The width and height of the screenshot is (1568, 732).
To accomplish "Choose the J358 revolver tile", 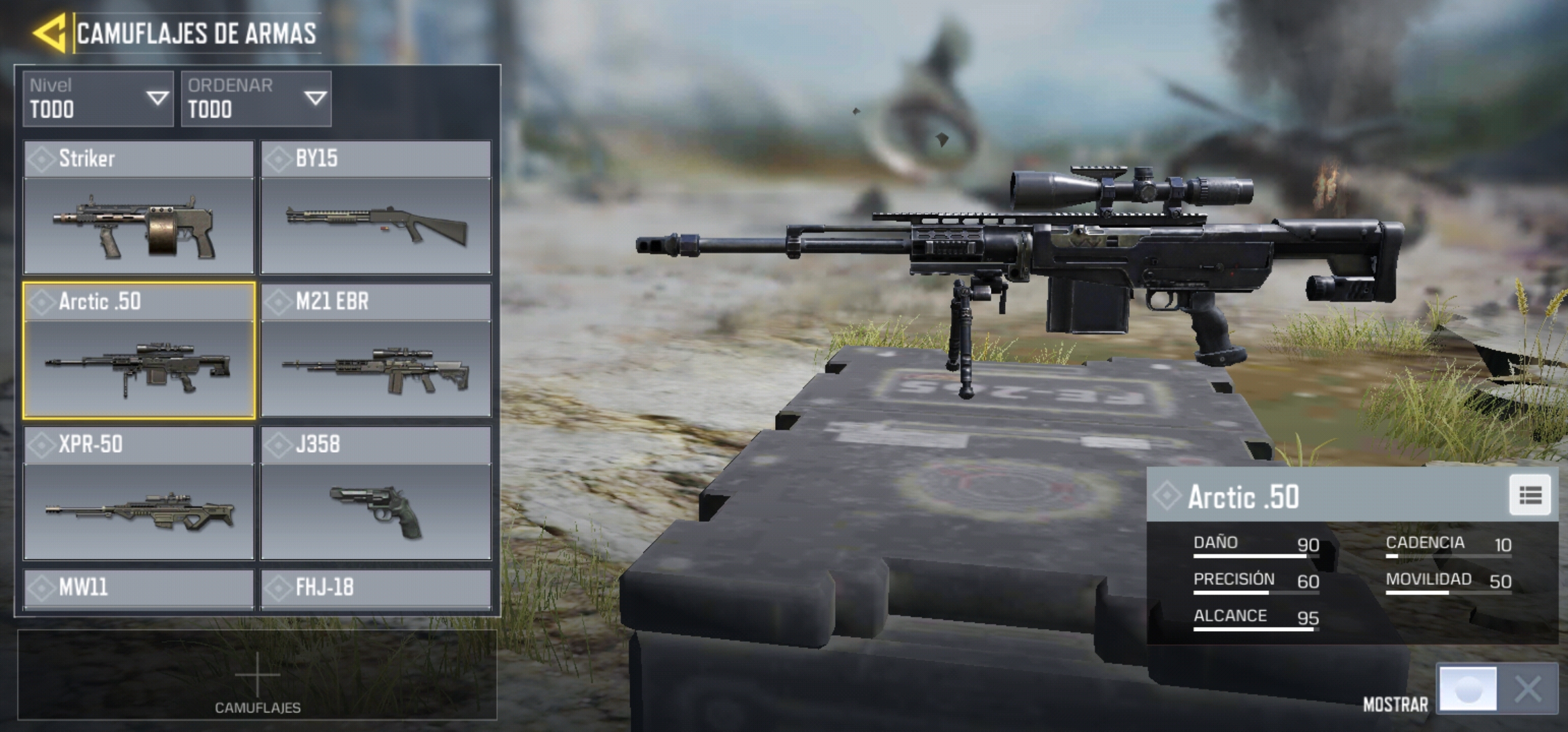I will (376, 493).
